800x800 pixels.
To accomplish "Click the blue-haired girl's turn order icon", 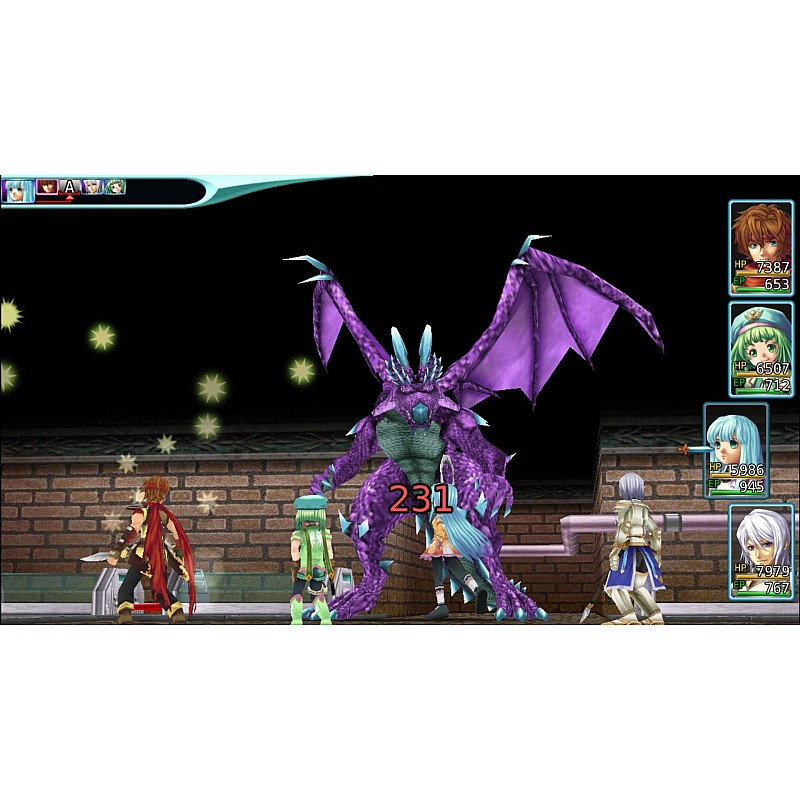I will [18, 189].
